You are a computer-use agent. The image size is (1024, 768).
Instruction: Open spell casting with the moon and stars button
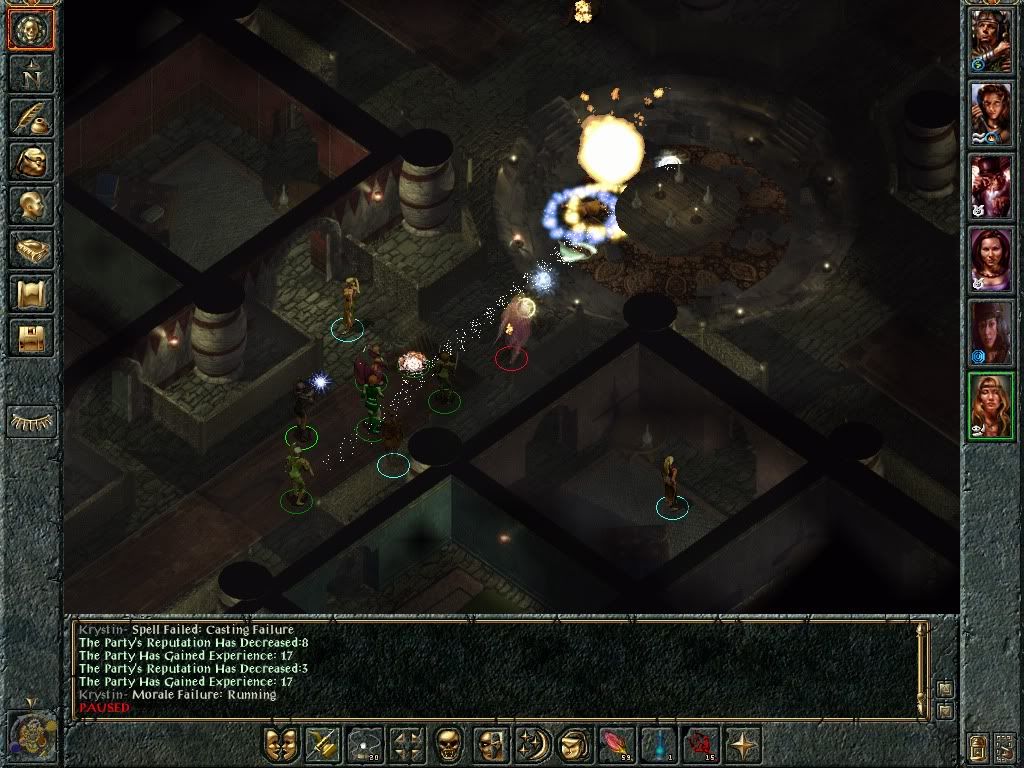coord(530,744)
